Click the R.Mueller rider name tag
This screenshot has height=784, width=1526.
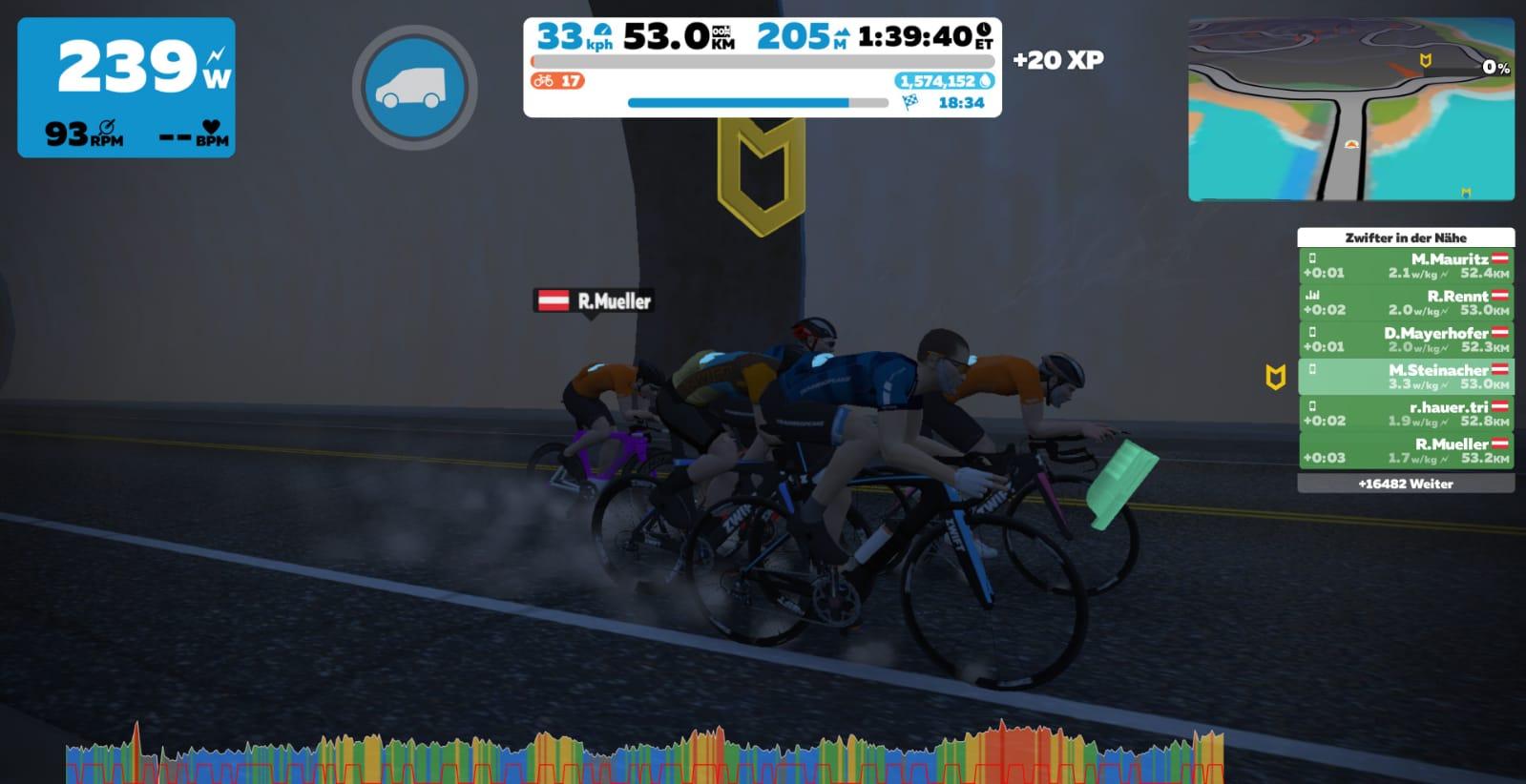[x=594, y=301]
